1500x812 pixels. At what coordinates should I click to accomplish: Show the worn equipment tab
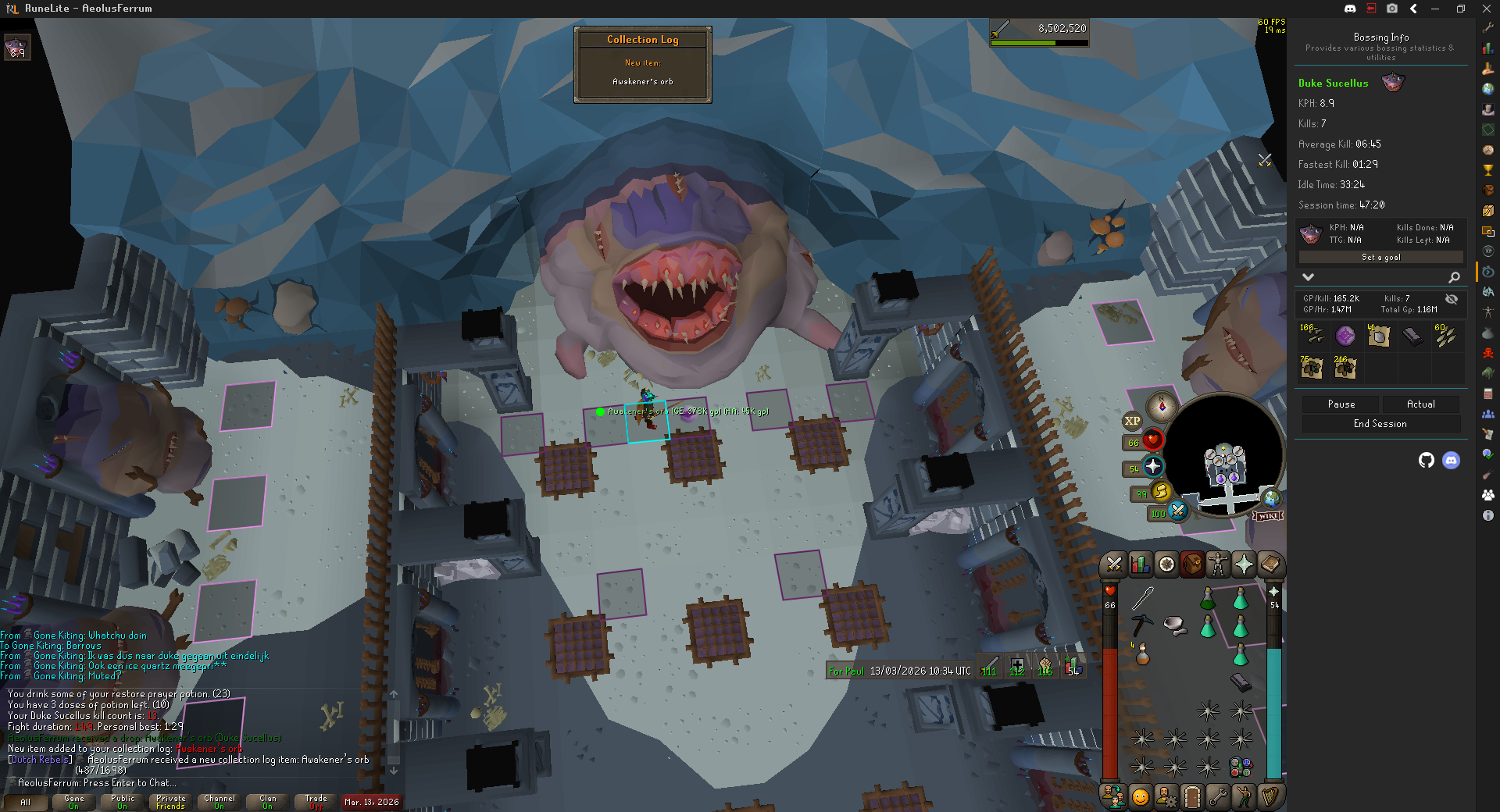pos(1218,564)
